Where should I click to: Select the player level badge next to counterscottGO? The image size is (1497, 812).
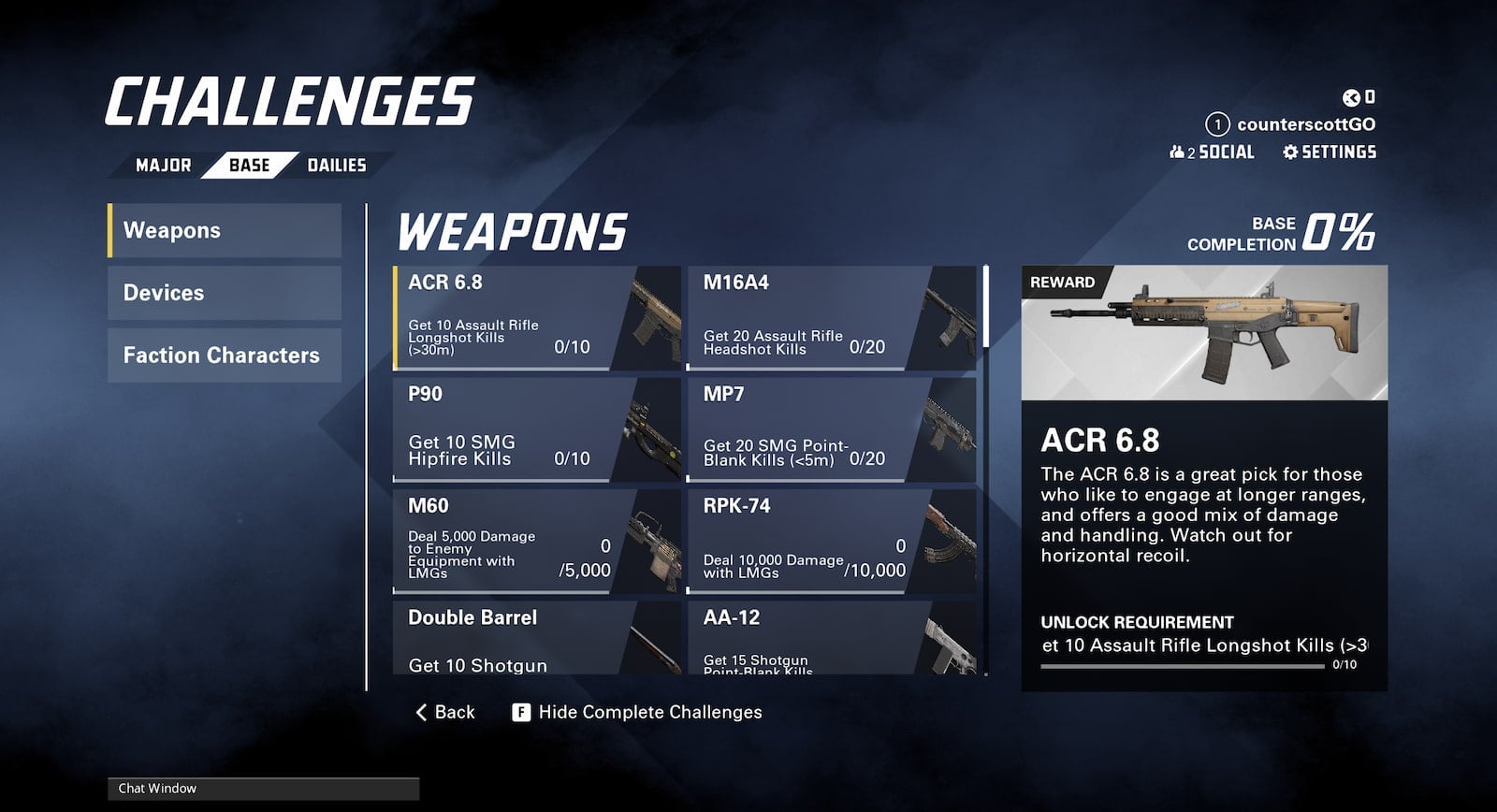pyautogui.click(x=1215, y=122)
